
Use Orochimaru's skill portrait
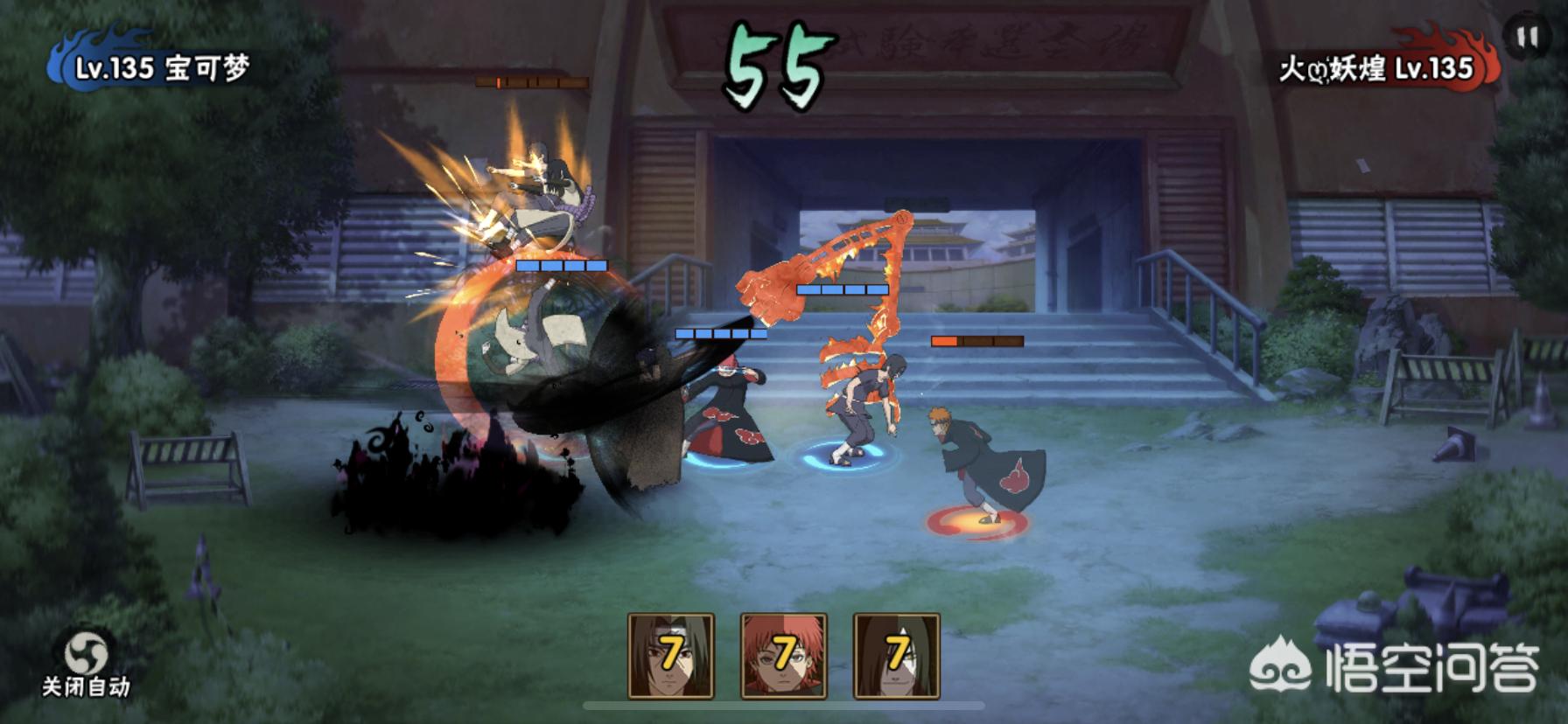[x=897, y=655]
